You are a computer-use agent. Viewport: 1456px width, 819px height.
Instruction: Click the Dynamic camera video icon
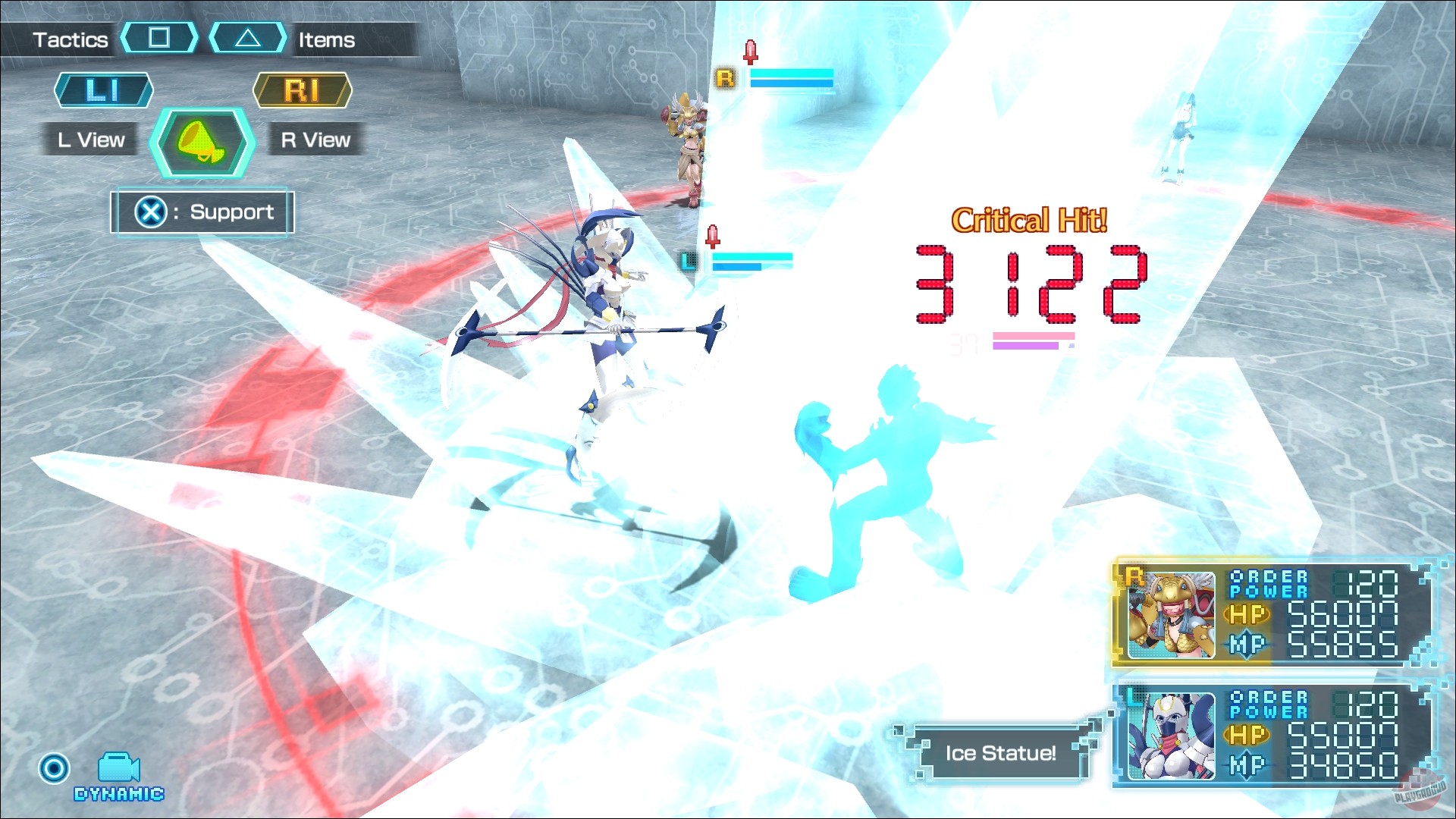[x=118, y=768]
